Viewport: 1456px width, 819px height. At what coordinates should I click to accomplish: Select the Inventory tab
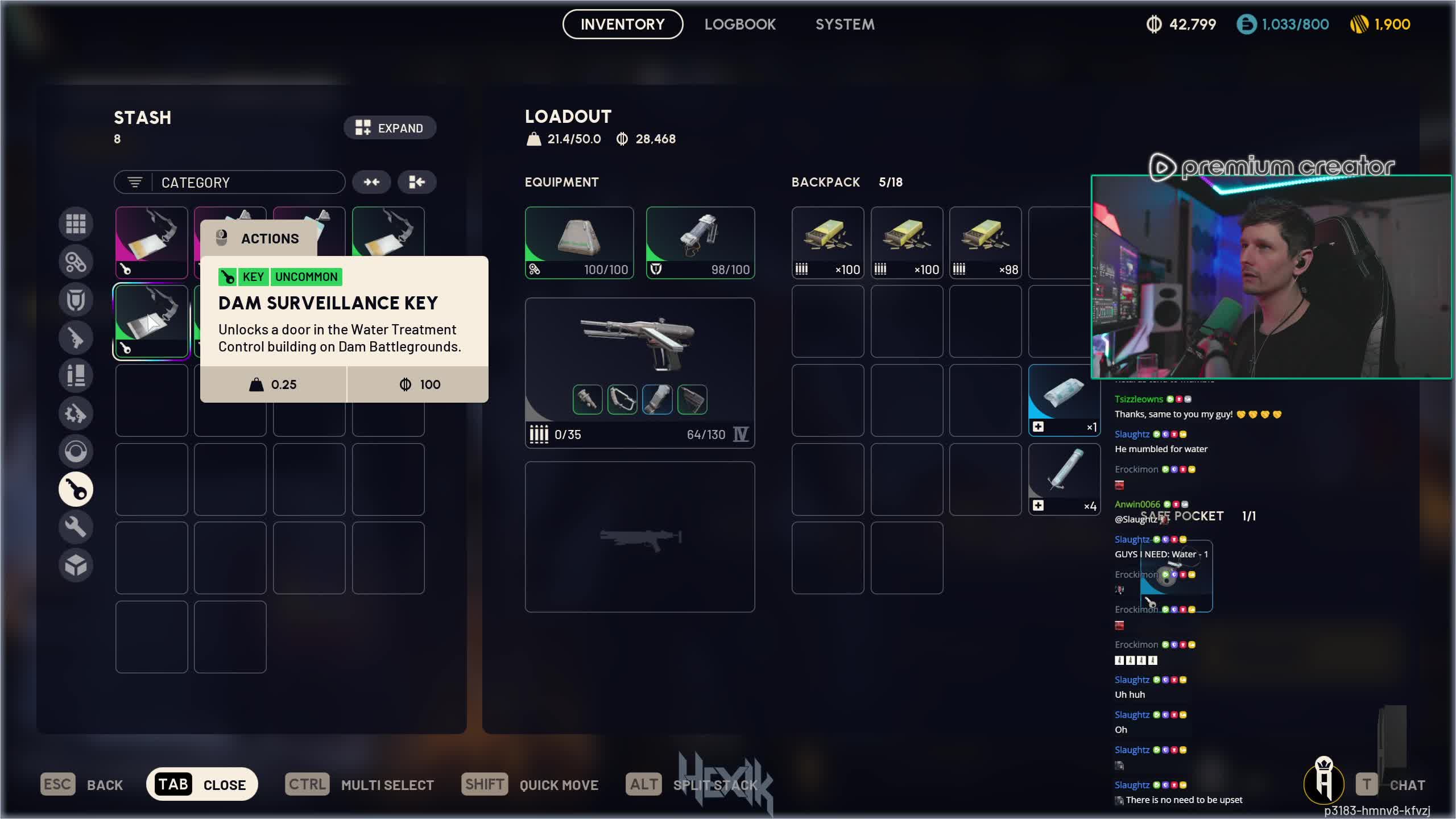click(x=622, y=24)
